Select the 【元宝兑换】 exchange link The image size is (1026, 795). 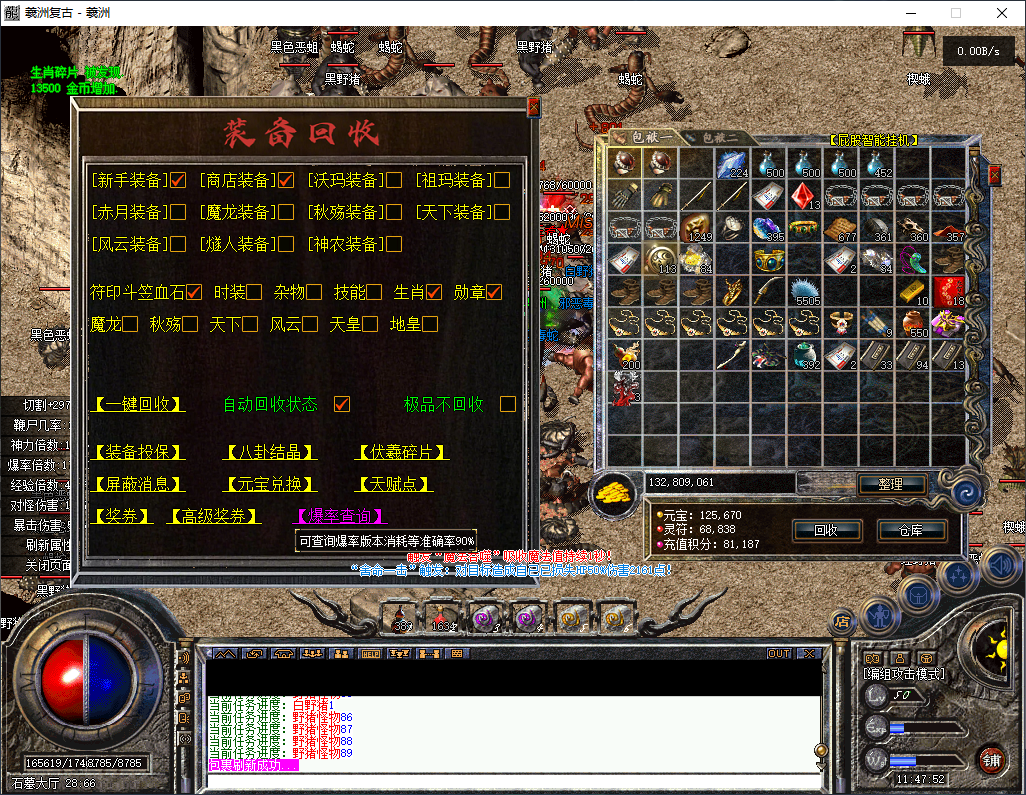270,484
